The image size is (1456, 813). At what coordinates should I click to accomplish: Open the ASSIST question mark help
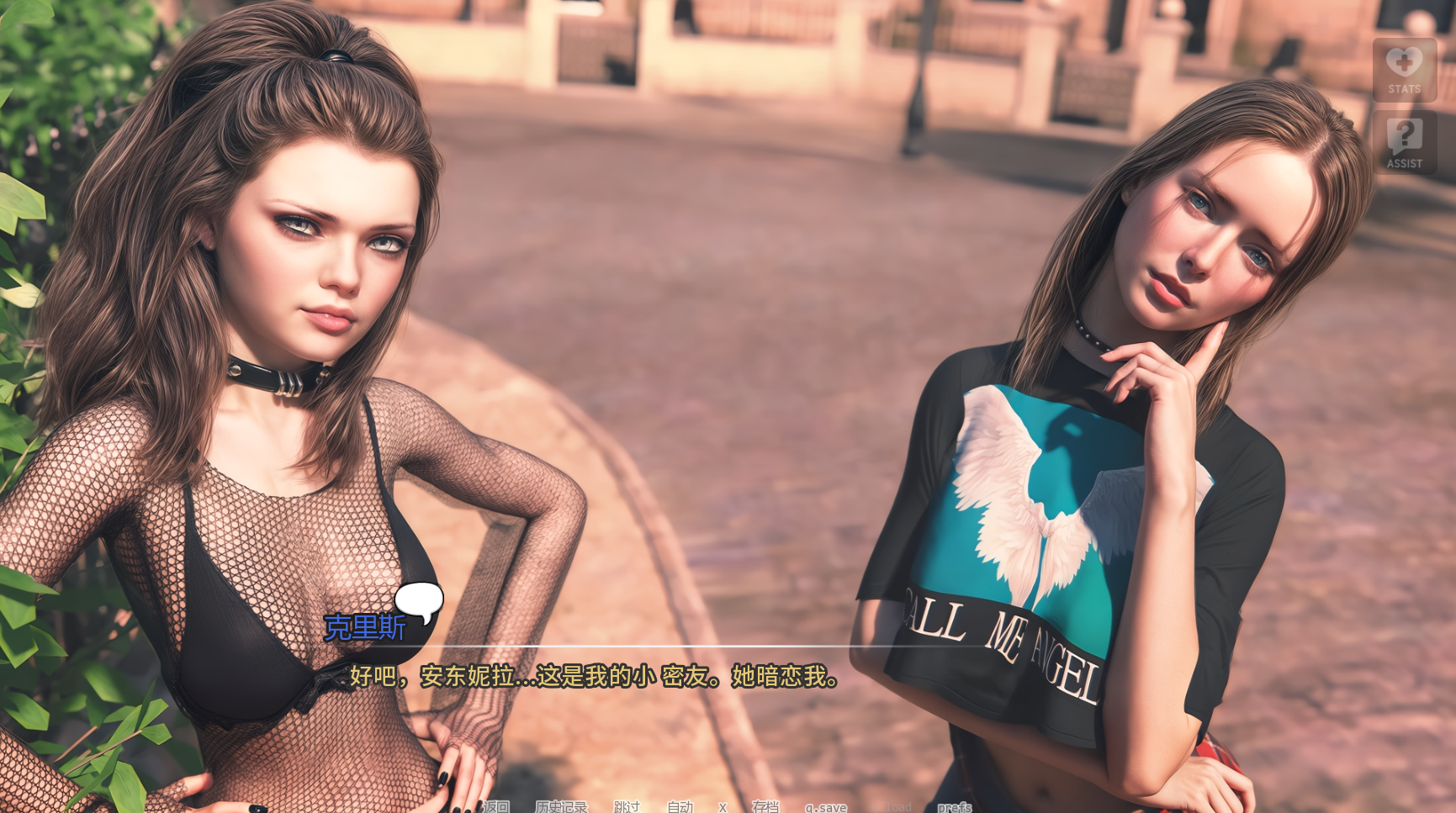[x=1404, y=142]
